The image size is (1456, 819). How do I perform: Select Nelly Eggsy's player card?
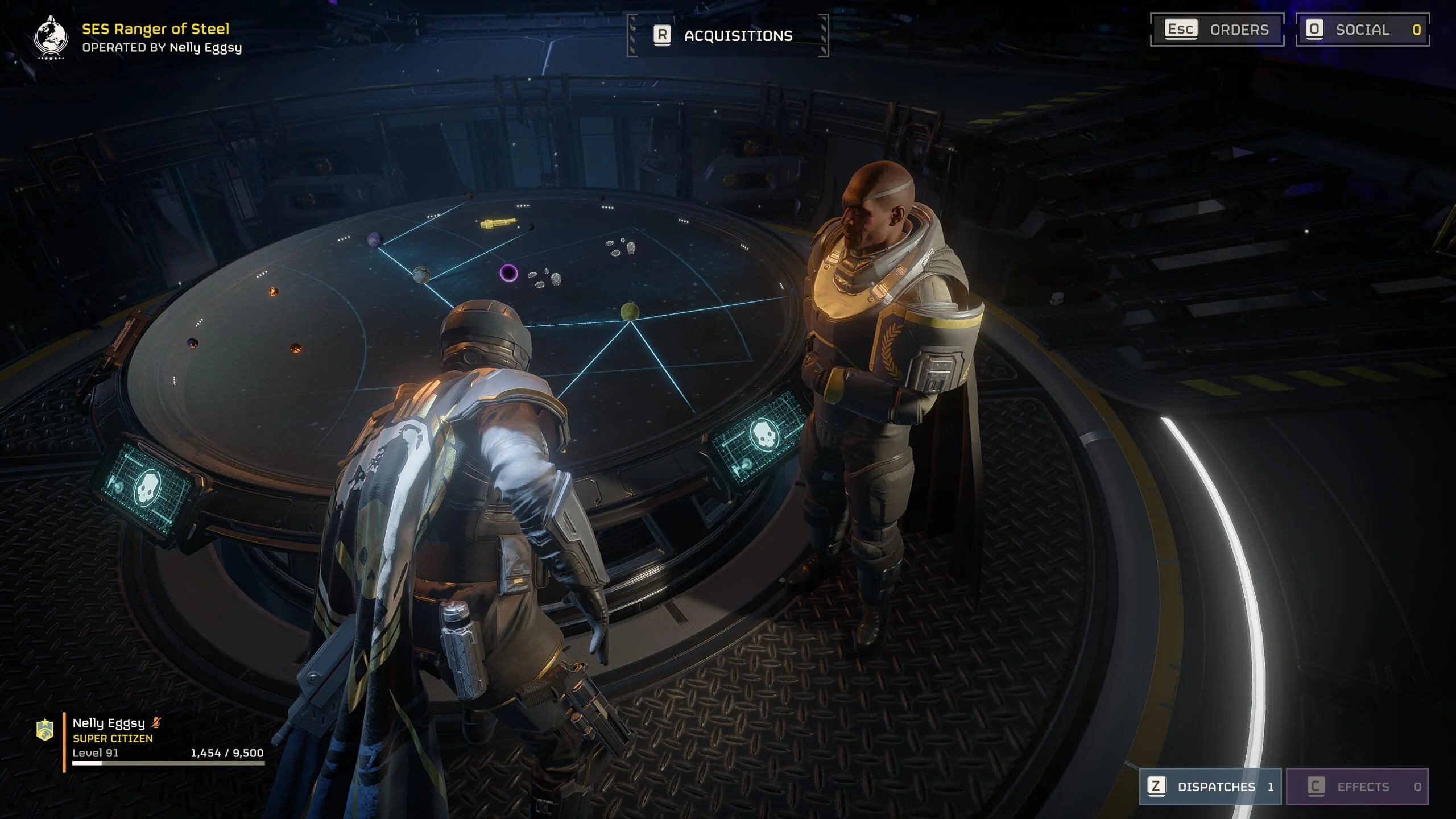[x=154, y=738]
